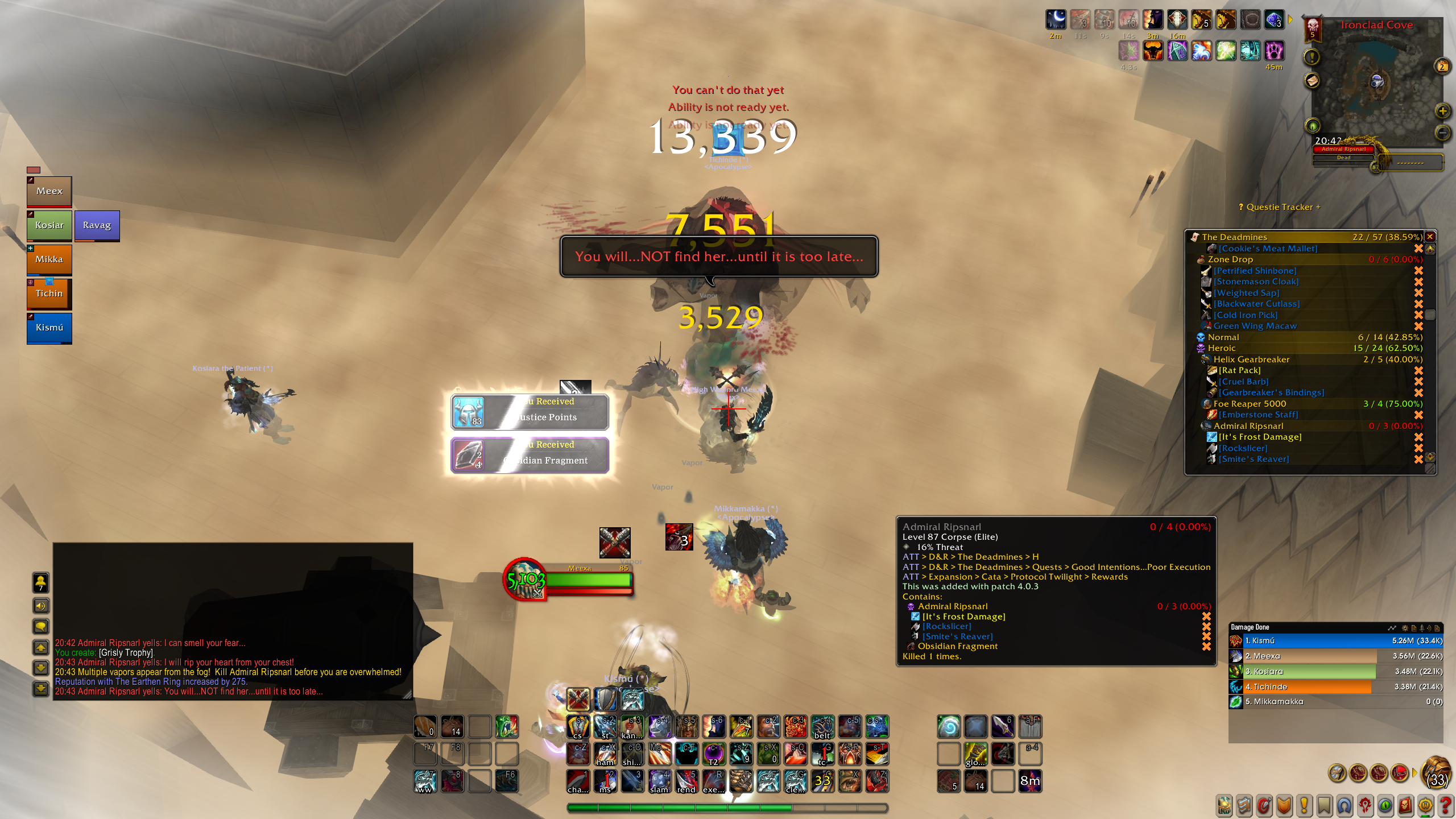Image resolution: width=1456 pixels, height=819 pixels.
Task: Open the damage meter settings gear
Action: pyautogui.click(x=1405, y=628)
